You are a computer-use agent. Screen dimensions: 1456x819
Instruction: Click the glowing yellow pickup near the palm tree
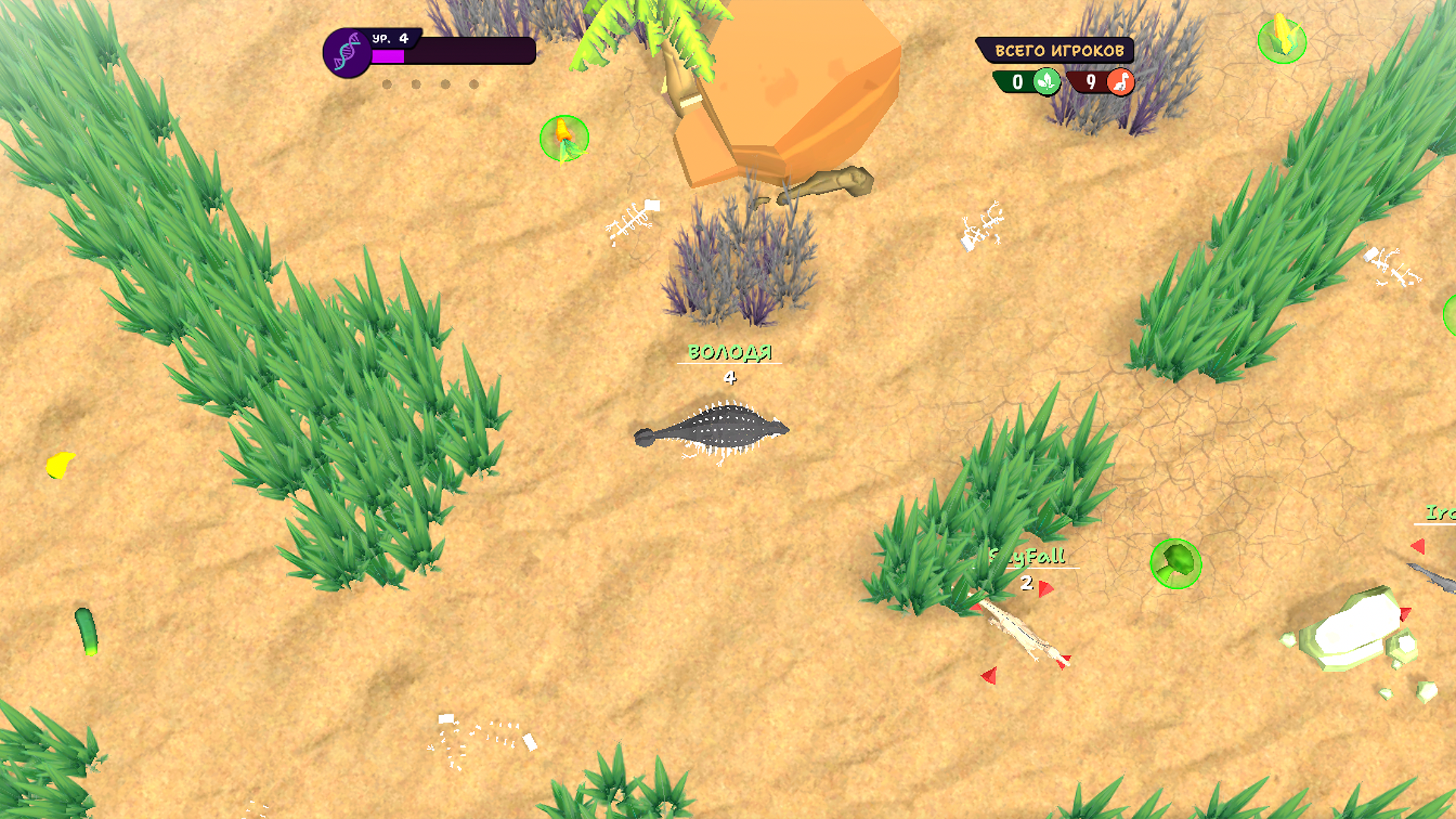[x=563, y=137]
